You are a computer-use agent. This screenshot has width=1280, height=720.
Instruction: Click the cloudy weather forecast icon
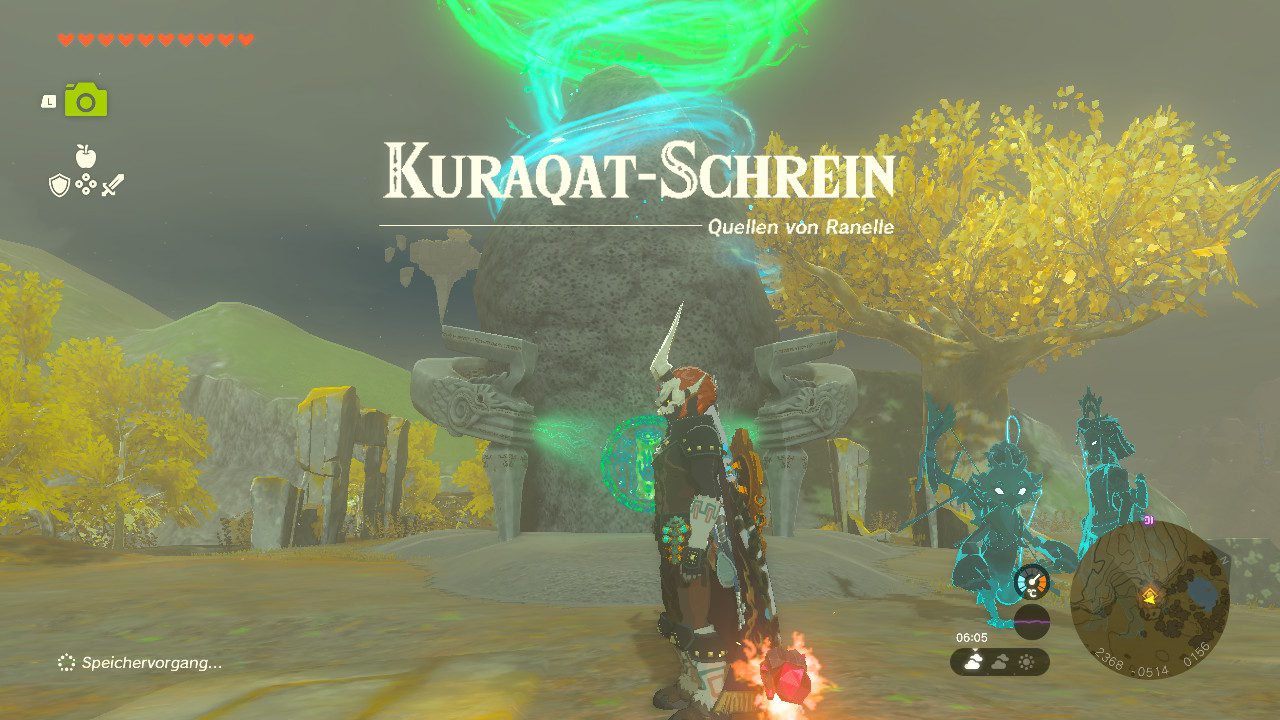click(x=973, y=660)
